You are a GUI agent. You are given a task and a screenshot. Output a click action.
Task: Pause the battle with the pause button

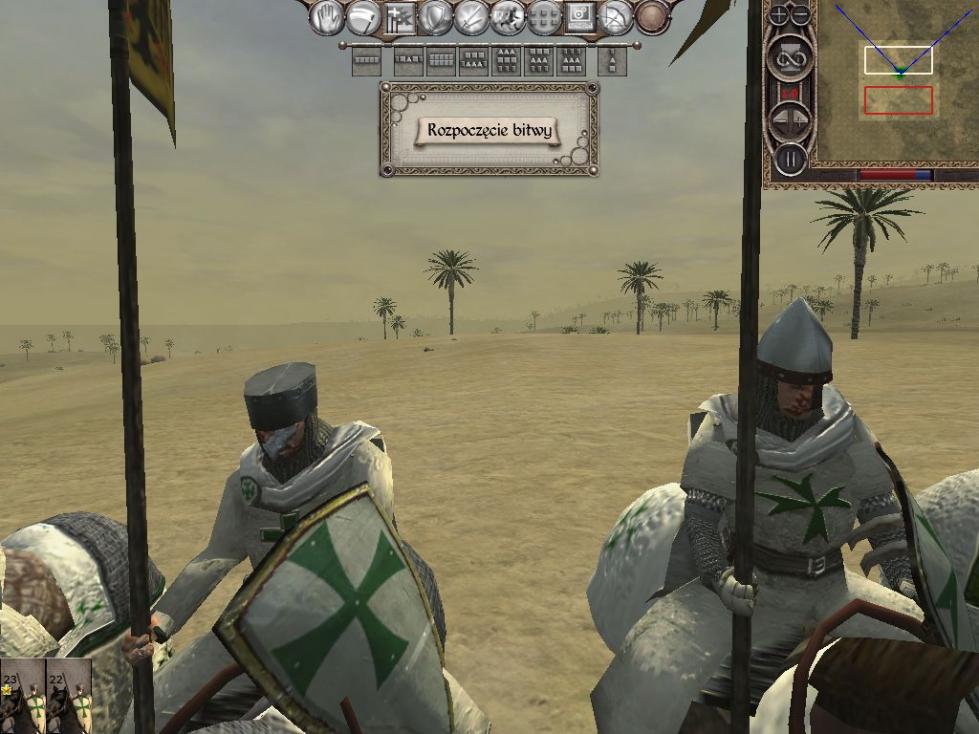[790, 158]
